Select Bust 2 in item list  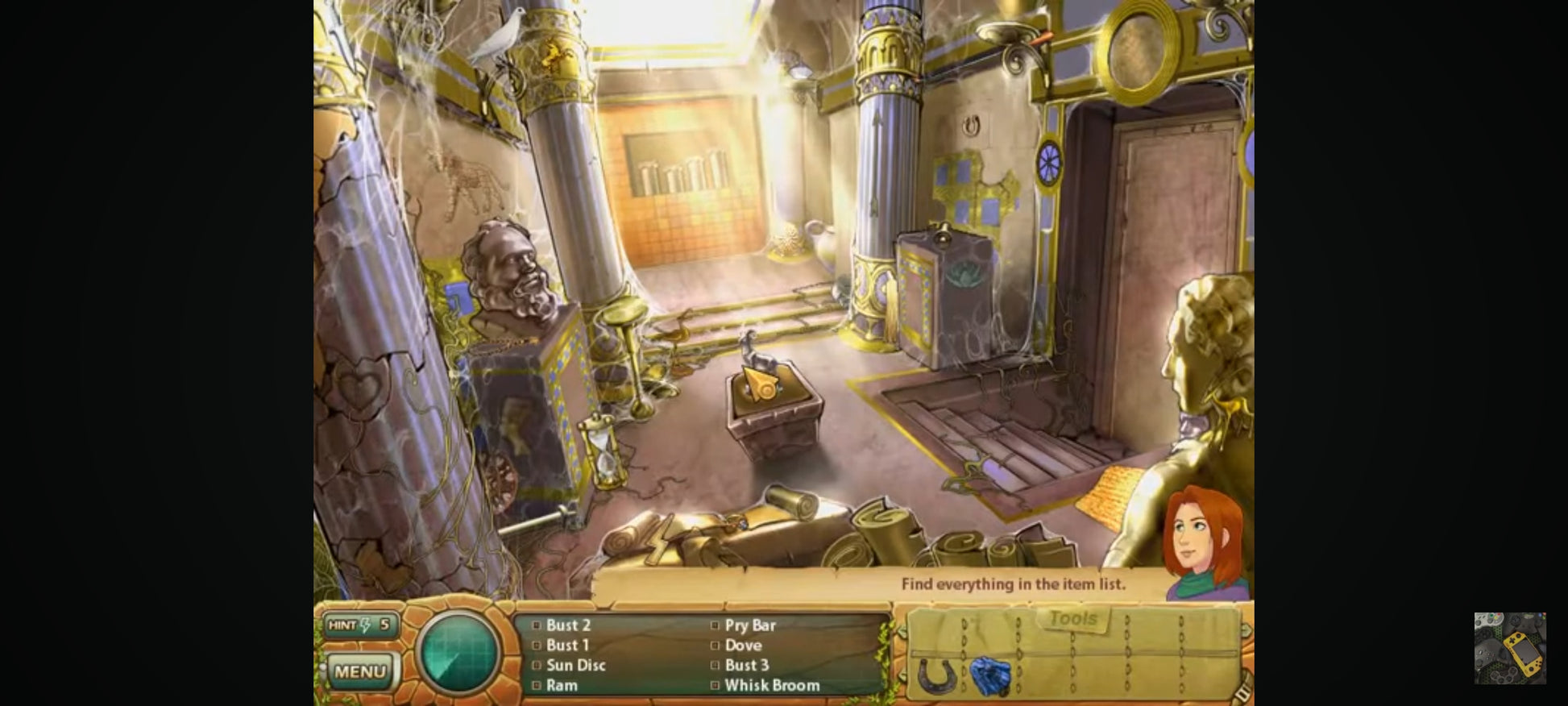[567, 625]
